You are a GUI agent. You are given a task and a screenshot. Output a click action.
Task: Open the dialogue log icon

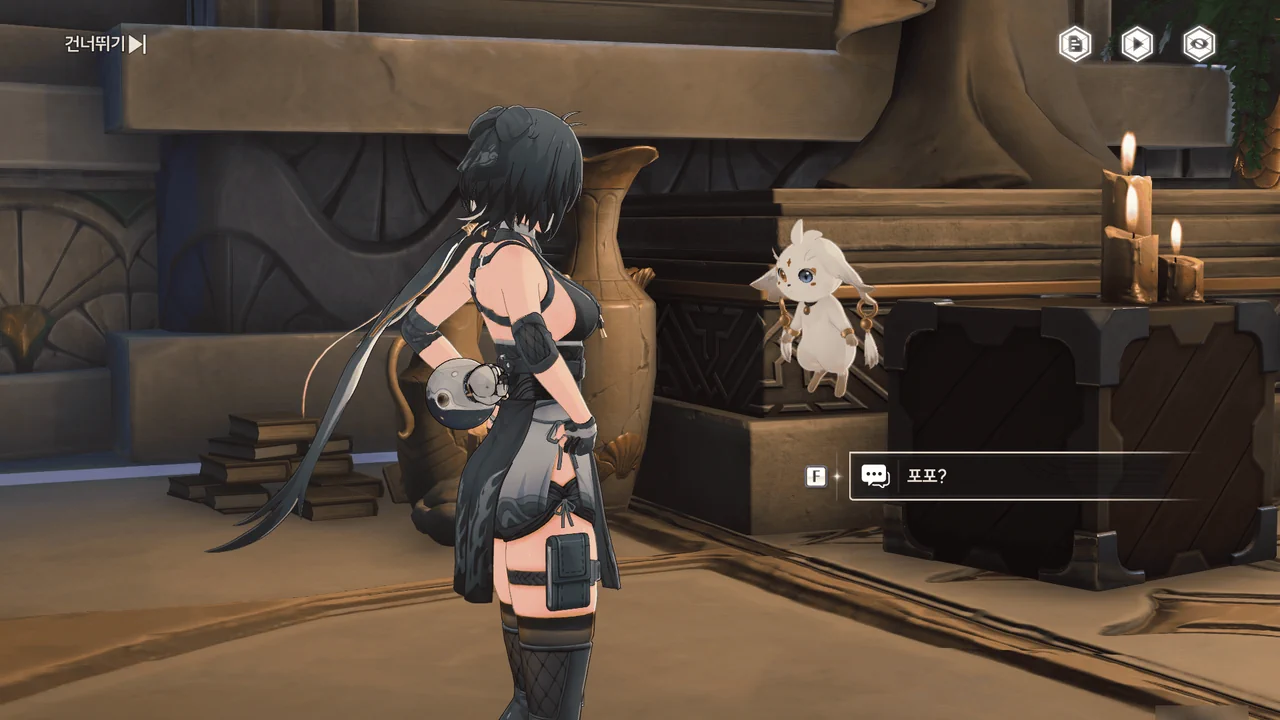click(x=1075, y=44)
